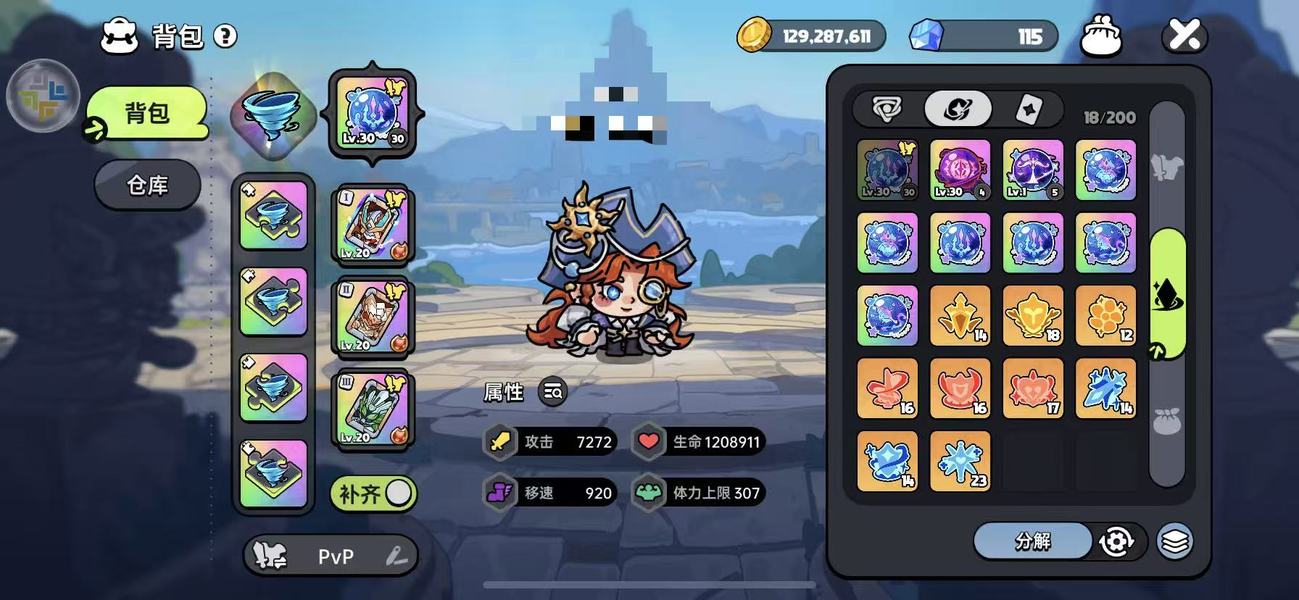The width and height of the screenshot is (1299, 600).
Task: Select the large tornado set emblem
Action: pyautogui.click(x=272, y=112)
